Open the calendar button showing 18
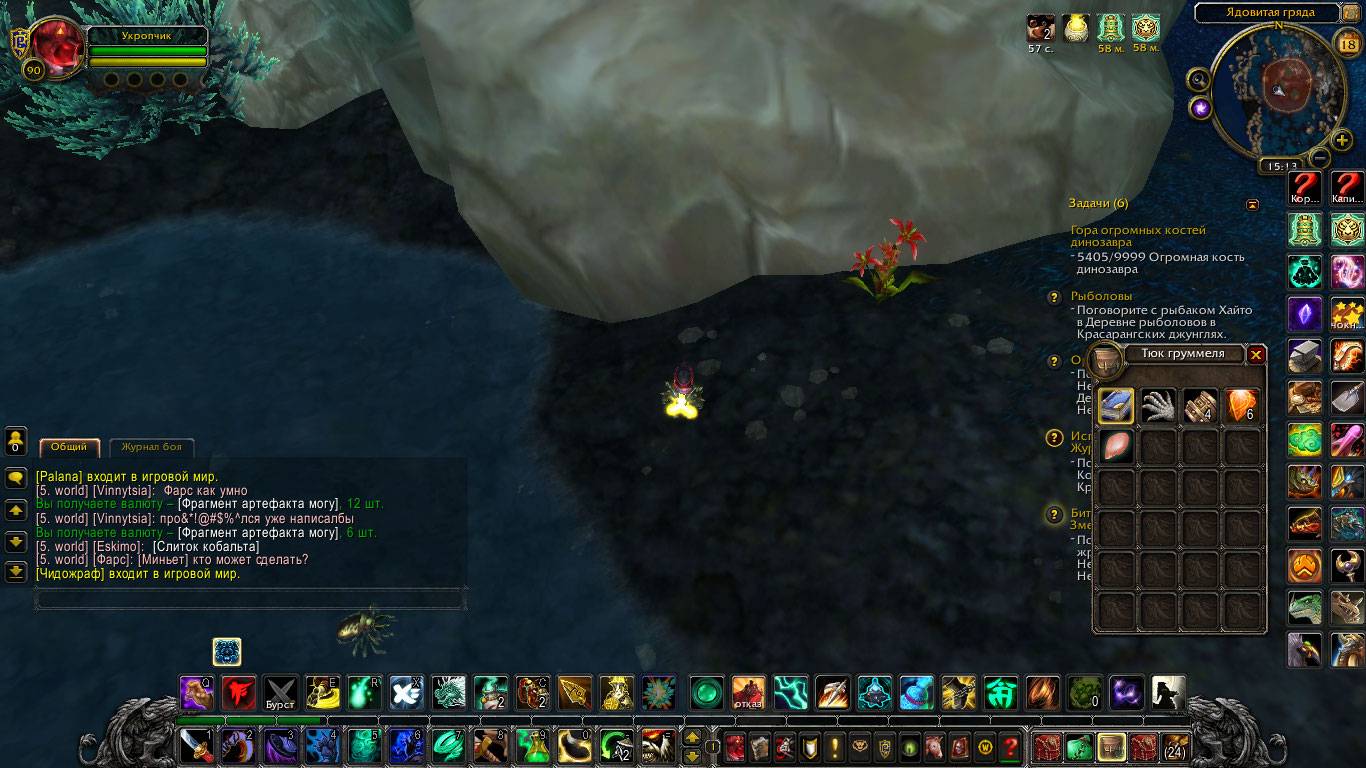Viewport: 1366px width, 768px height. pyautogui.click(x=1346, y=43)
